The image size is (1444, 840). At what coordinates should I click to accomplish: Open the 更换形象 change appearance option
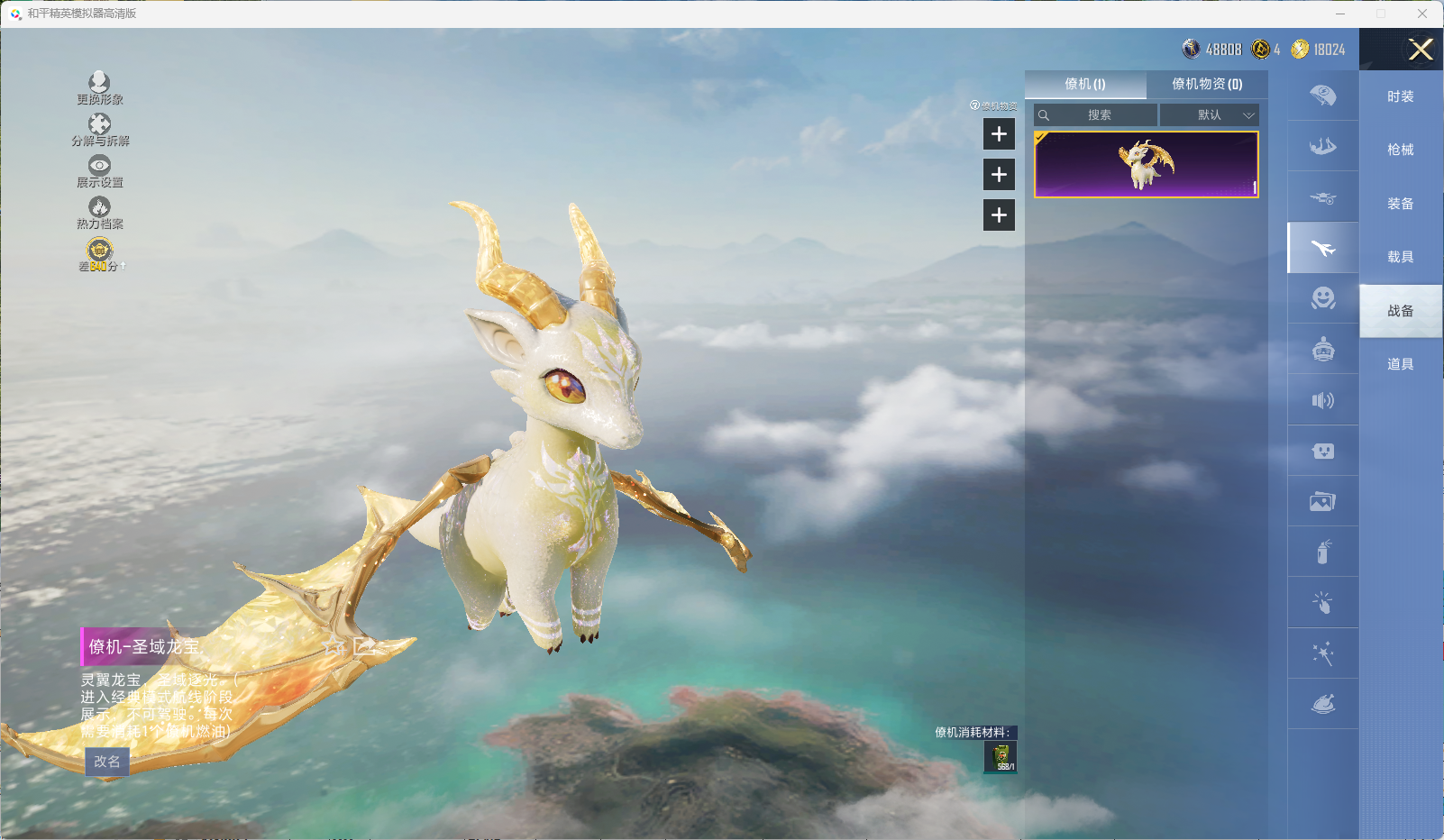99,88
